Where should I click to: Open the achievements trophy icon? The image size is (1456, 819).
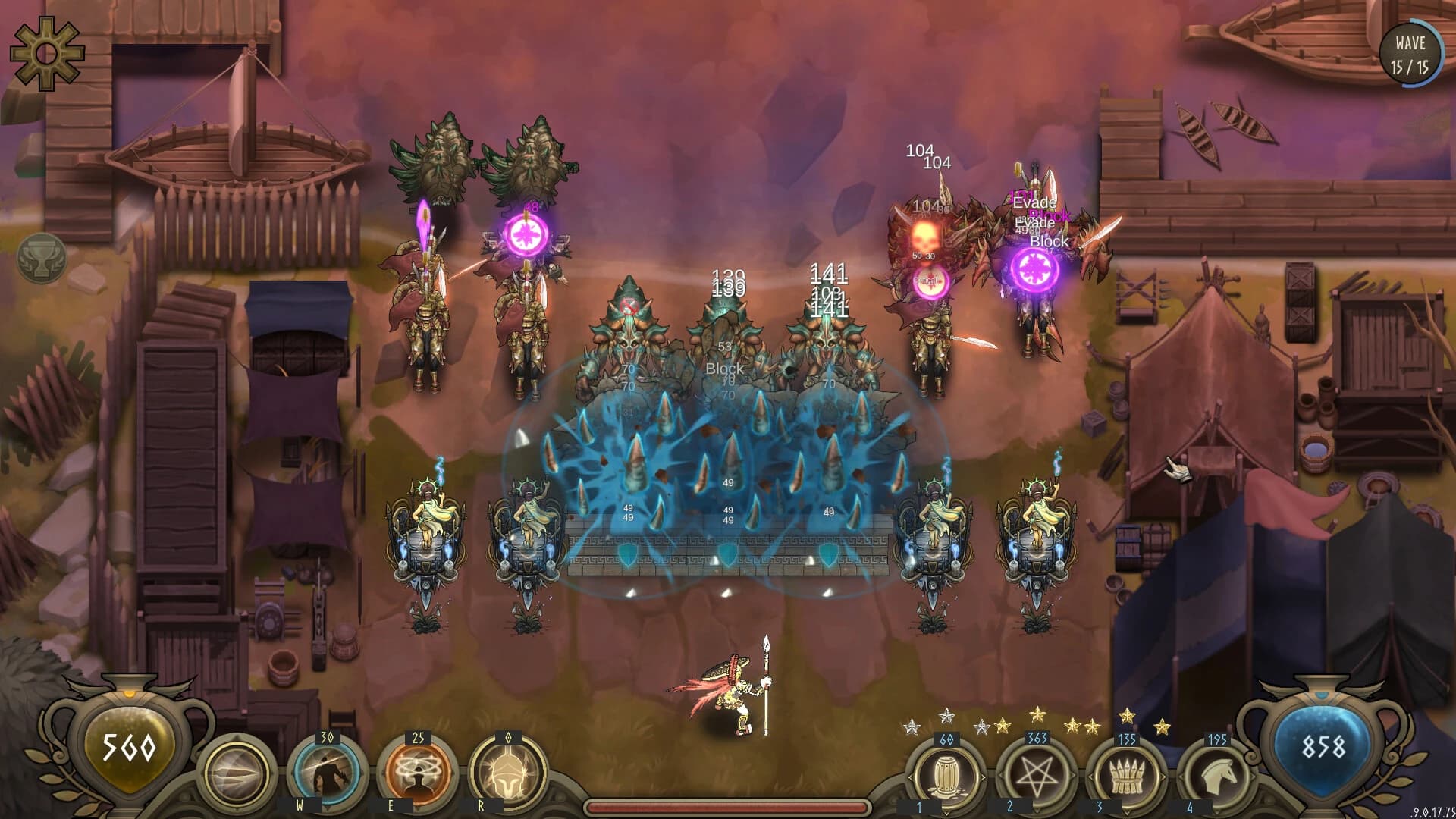pyautogui.click(x=42, y=258)
